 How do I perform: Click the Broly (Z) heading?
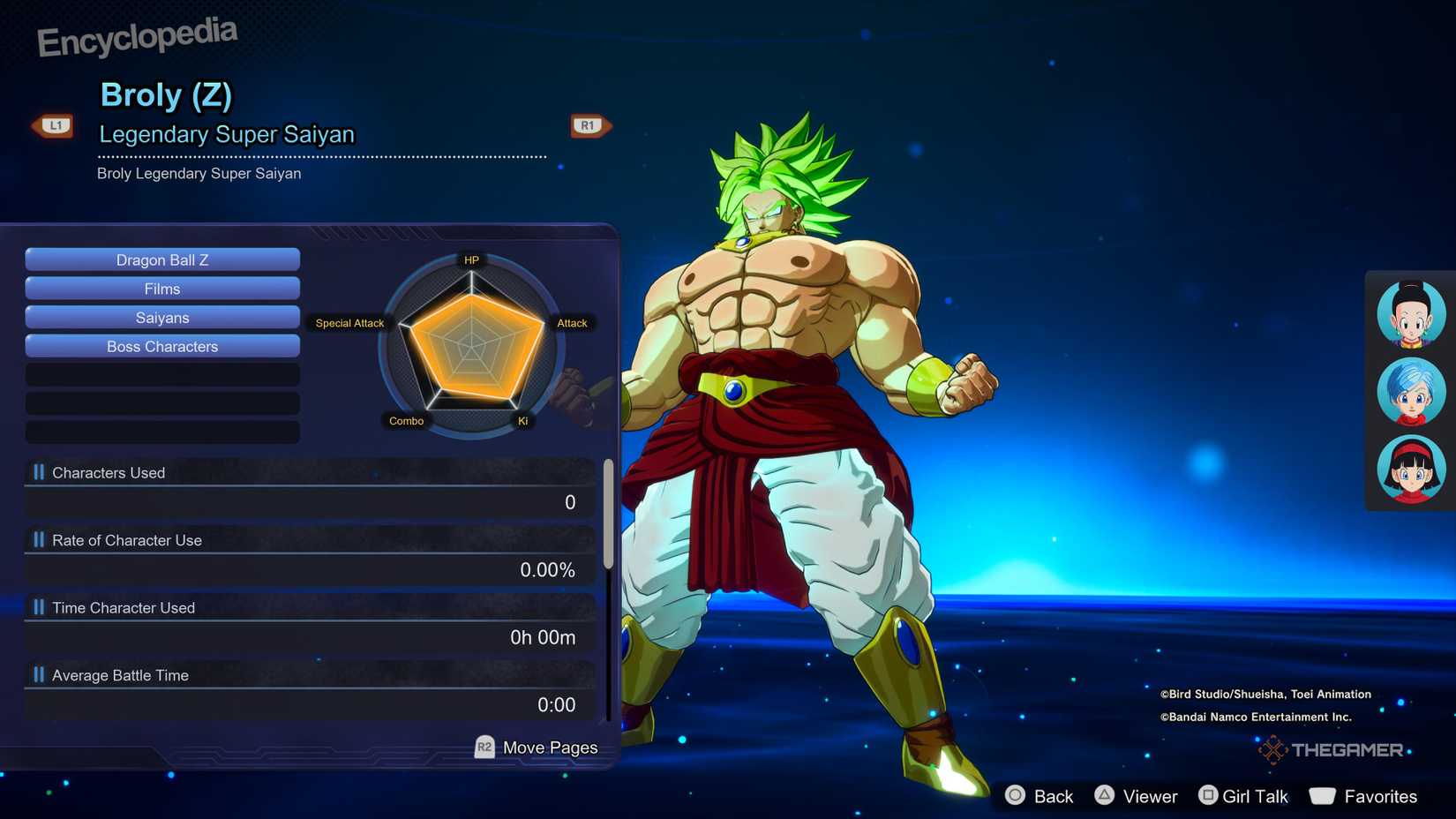pyautogui.click(x=164, y=95)
